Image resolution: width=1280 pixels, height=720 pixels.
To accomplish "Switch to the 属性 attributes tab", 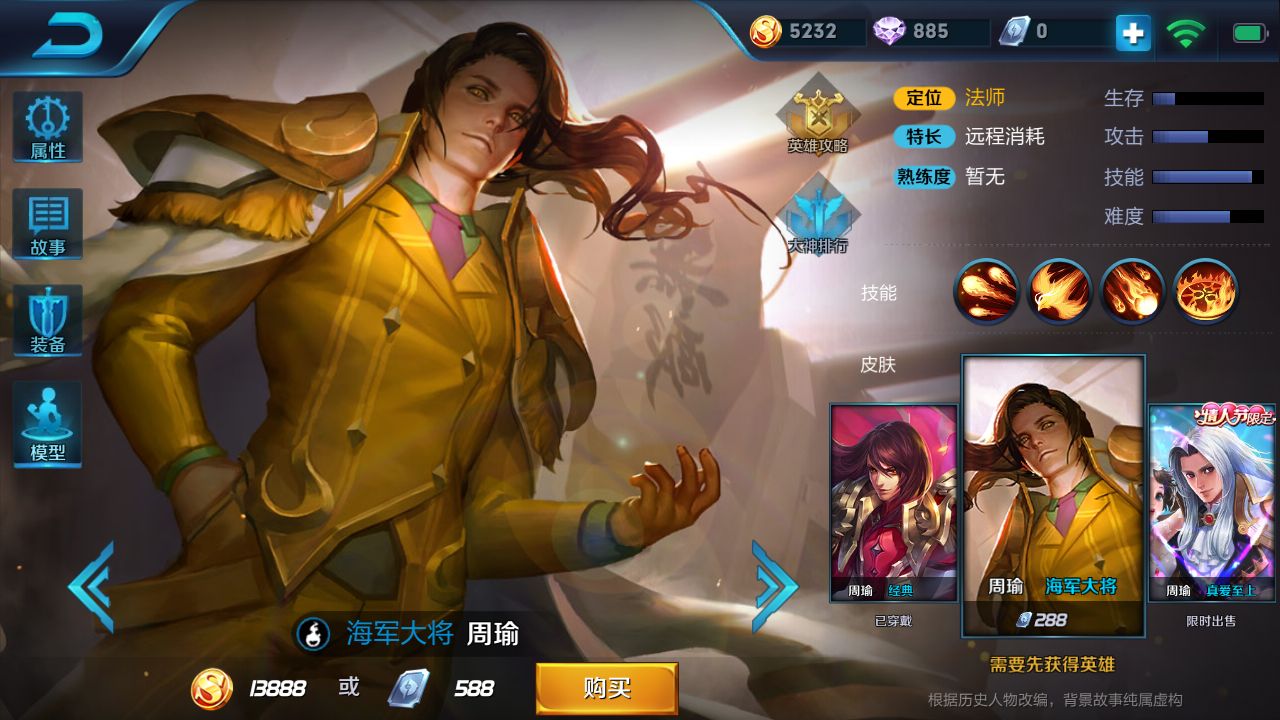I will click(x=47, y=124).
